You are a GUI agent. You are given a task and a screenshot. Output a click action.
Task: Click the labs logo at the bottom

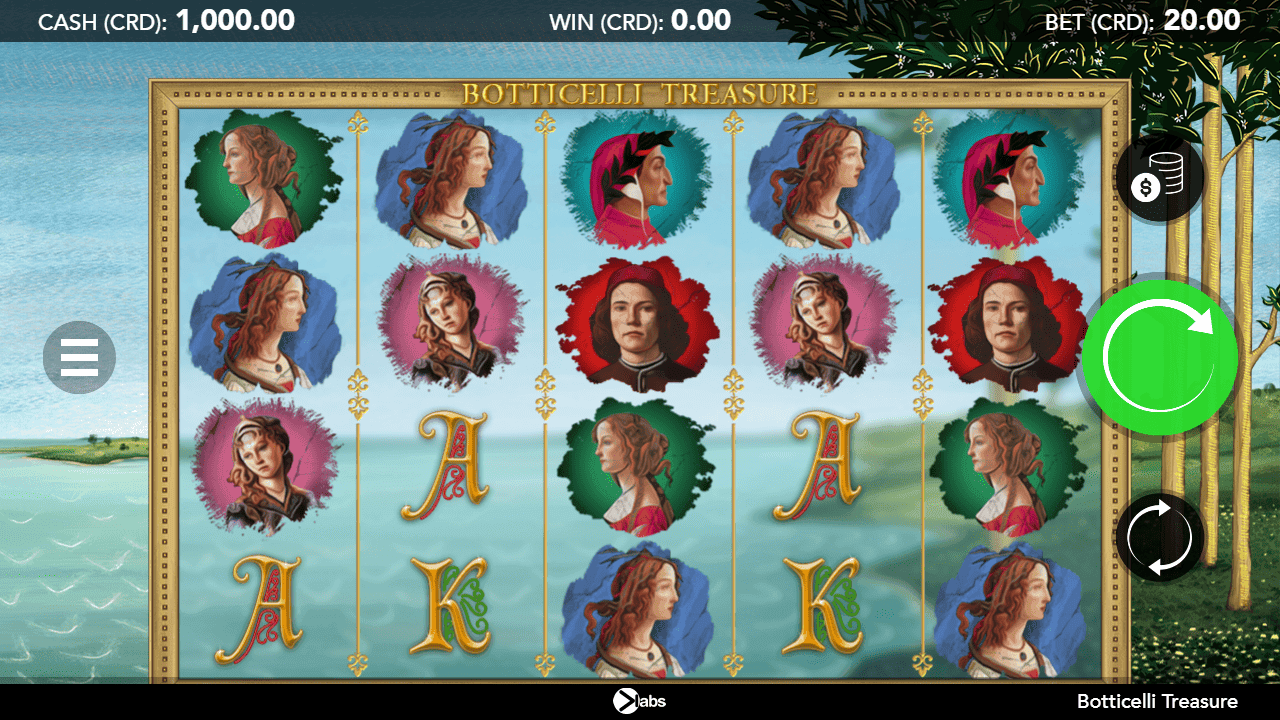[x=637, y=701]
